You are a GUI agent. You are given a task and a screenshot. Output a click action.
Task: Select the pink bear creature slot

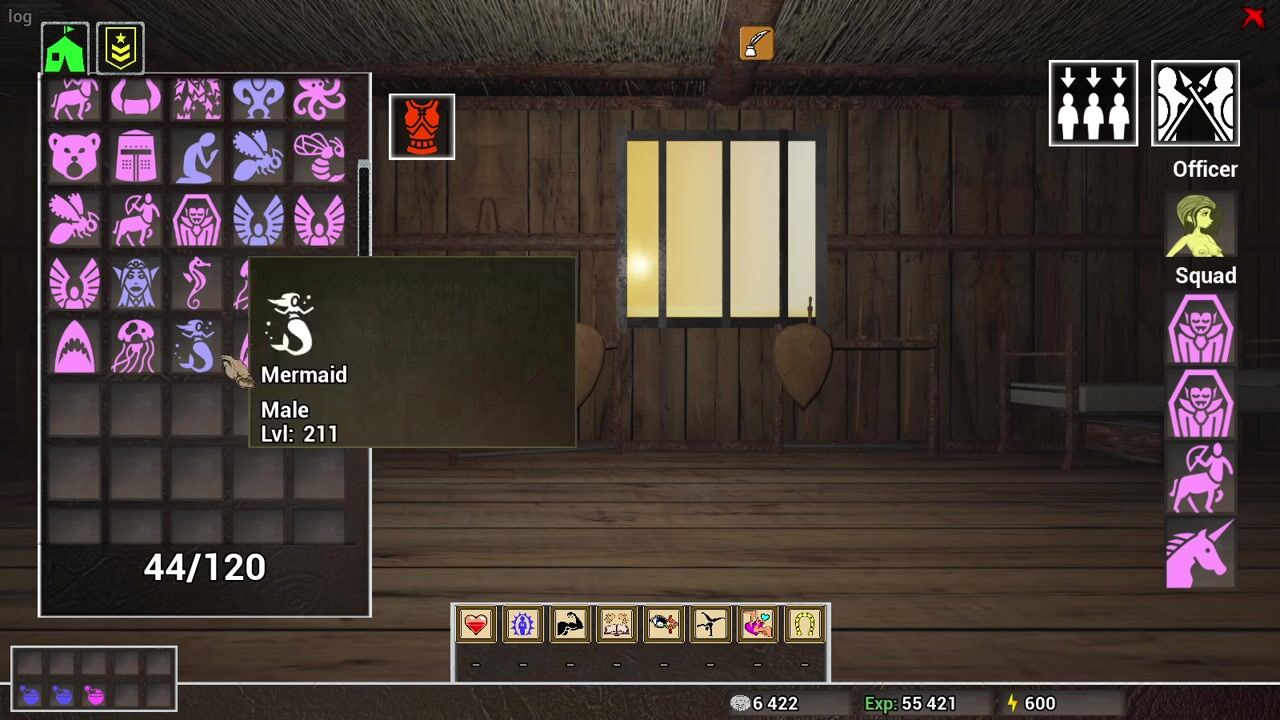pyautogui.click(x=75, y=157)
